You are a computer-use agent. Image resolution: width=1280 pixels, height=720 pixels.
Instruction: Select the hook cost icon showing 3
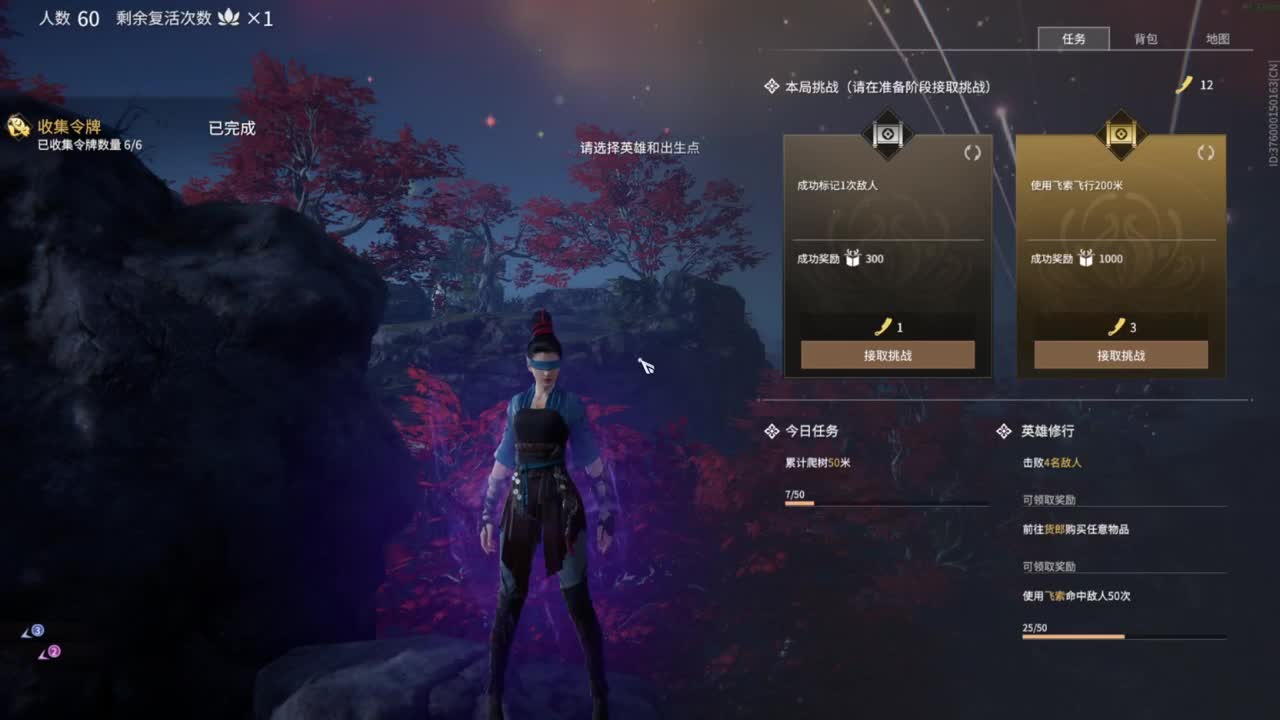(x=1115, y=325)
